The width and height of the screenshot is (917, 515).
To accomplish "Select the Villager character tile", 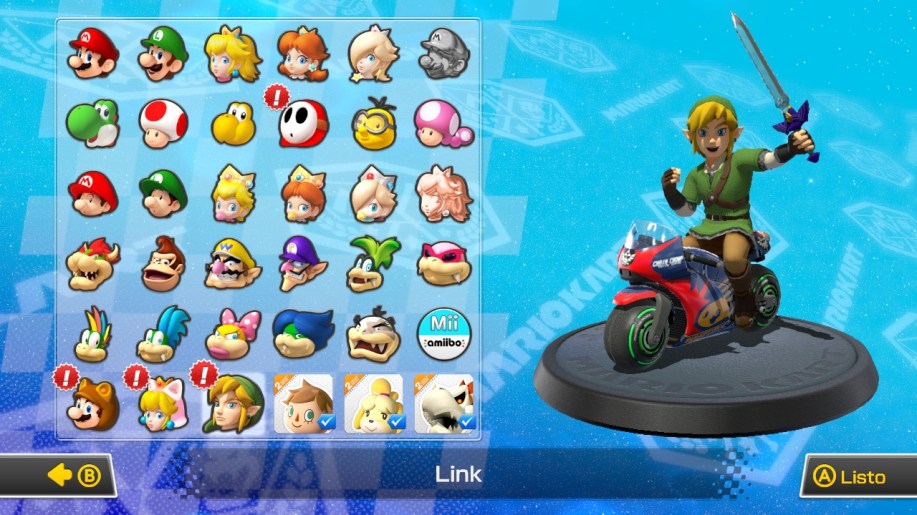I will tap(303, 404).
